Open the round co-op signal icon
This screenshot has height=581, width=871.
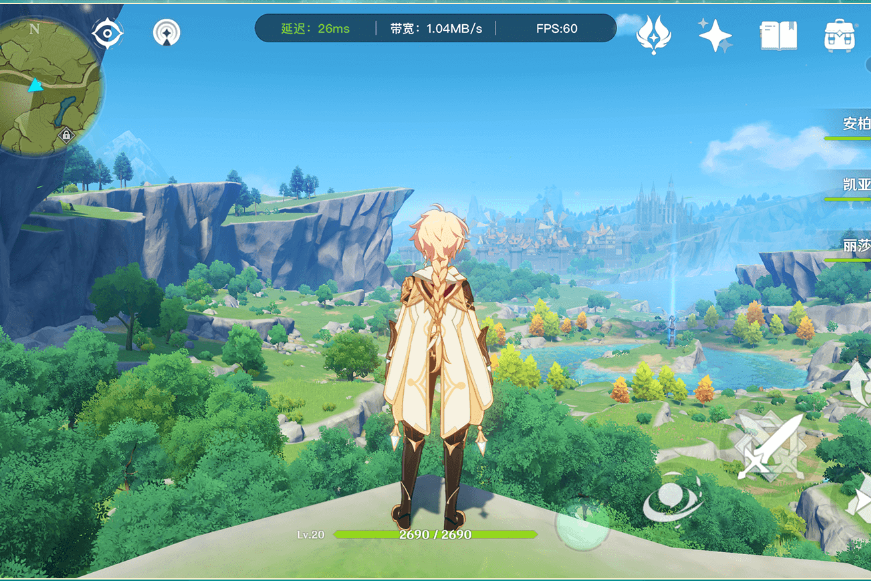[x=167, y=33]
